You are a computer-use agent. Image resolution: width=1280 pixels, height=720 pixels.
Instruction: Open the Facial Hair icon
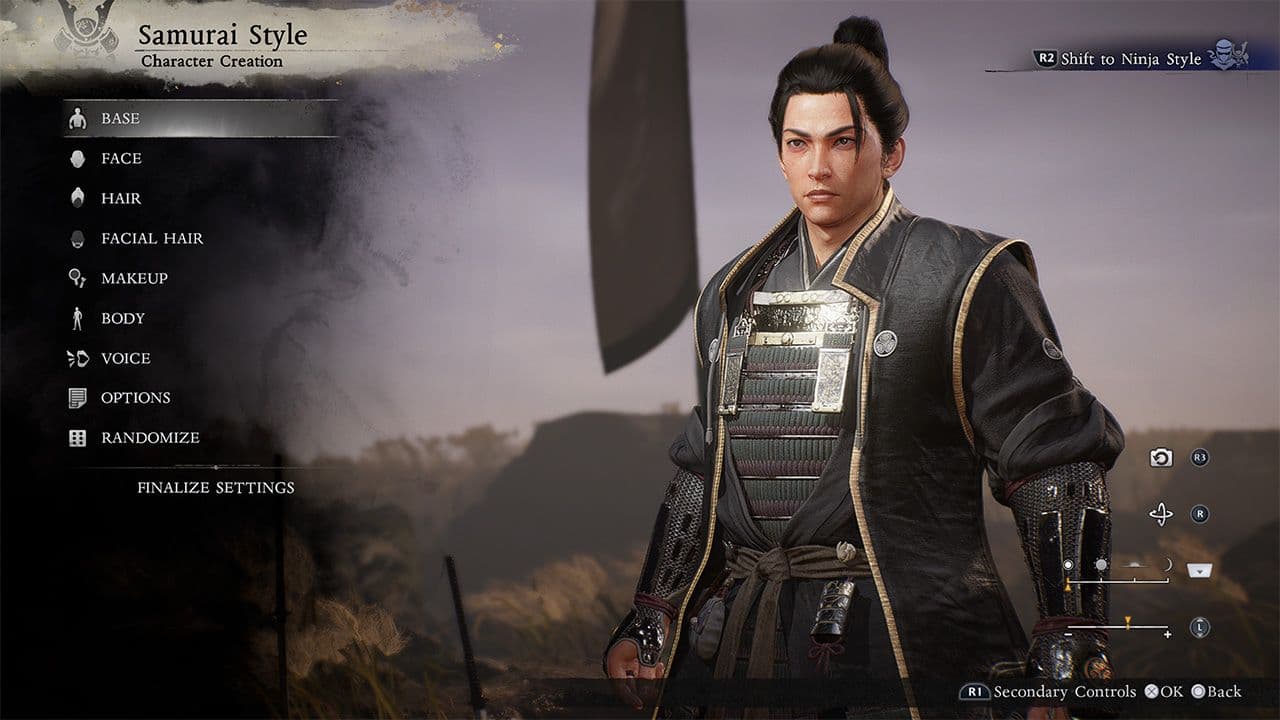click(78, 238)
